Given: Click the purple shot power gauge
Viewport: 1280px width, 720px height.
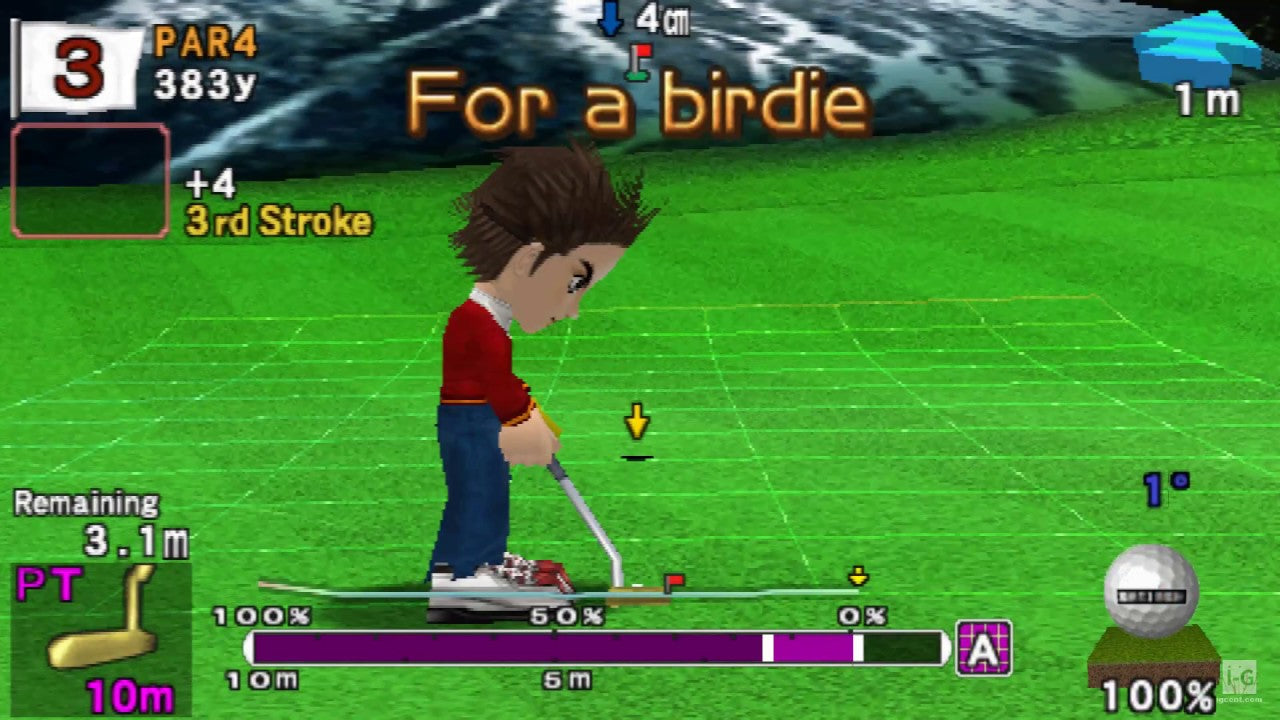Looking at the screenshot, I should click(x=596, y=648).
